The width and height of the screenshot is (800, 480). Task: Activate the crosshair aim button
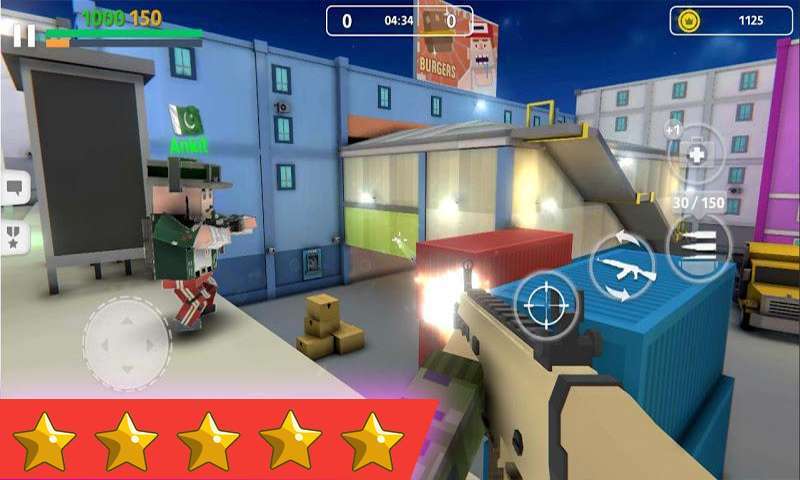click(x=547, y=301)
